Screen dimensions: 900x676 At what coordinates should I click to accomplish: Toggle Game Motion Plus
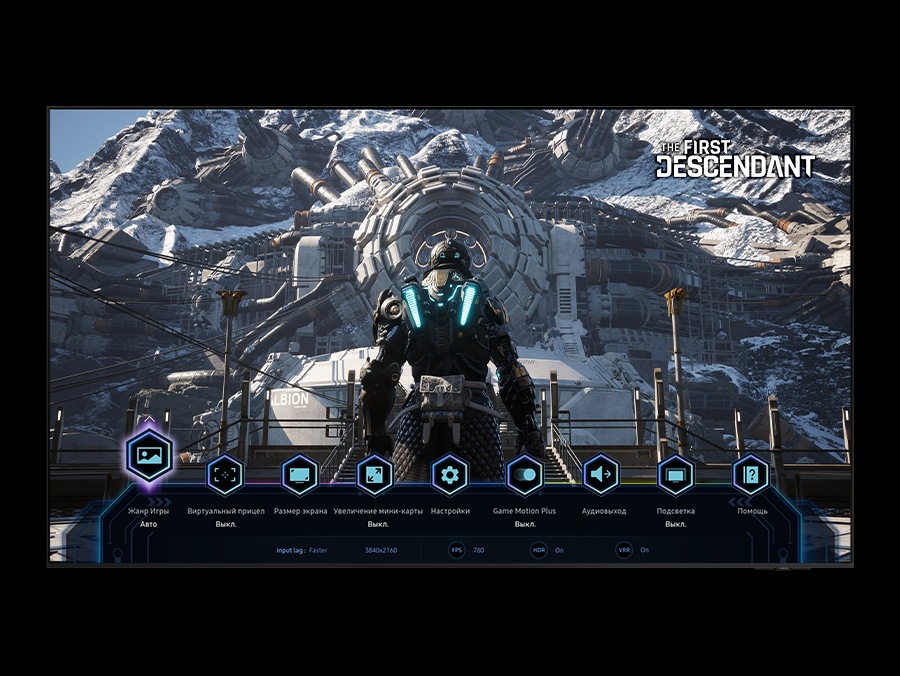tap(525, 474)
